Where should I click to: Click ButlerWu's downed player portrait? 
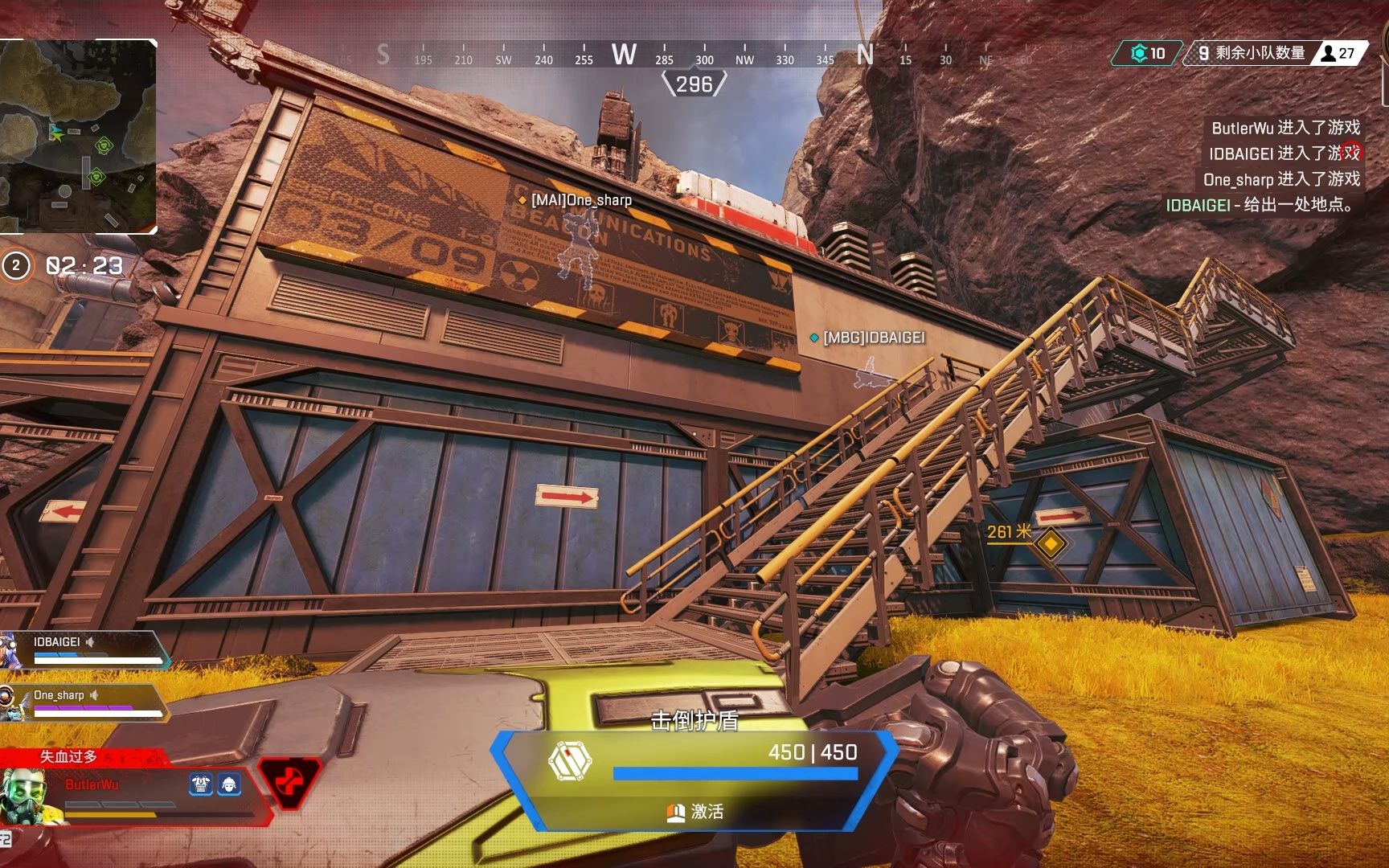pyautogui.click(x=26, y=796)
